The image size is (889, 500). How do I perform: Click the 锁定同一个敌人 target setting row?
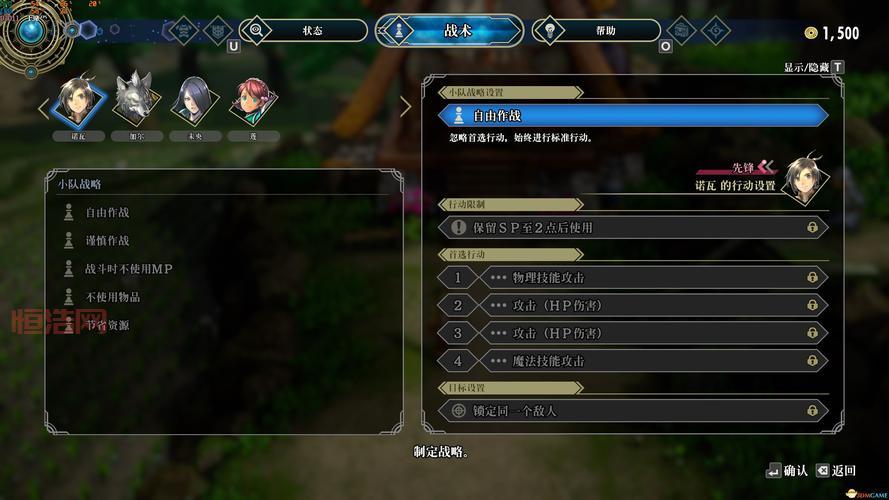click(x=633, y=411)
